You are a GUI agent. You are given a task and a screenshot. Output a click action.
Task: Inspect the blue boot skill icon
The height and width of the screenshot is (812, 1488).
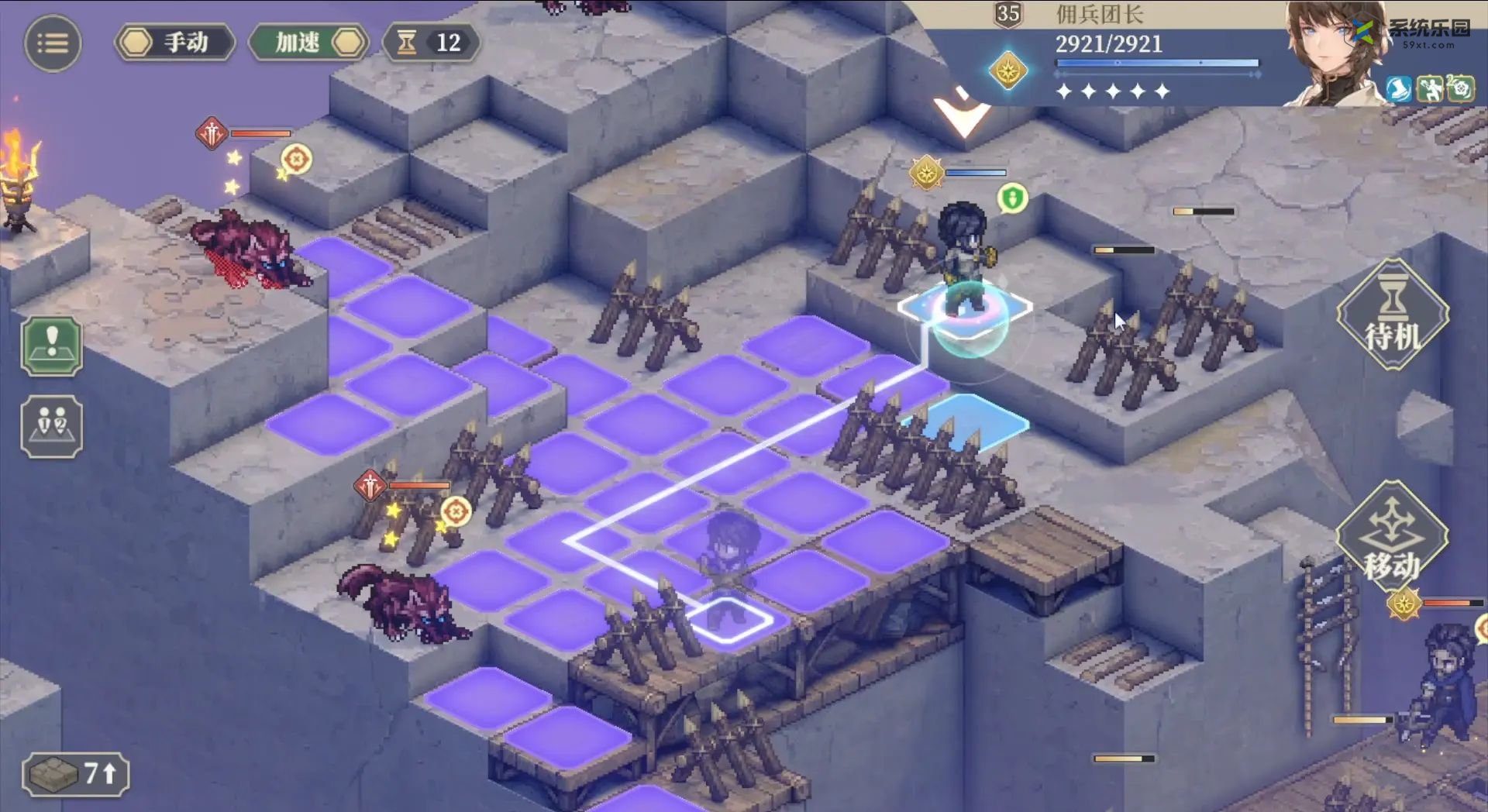pos(1399,89)
